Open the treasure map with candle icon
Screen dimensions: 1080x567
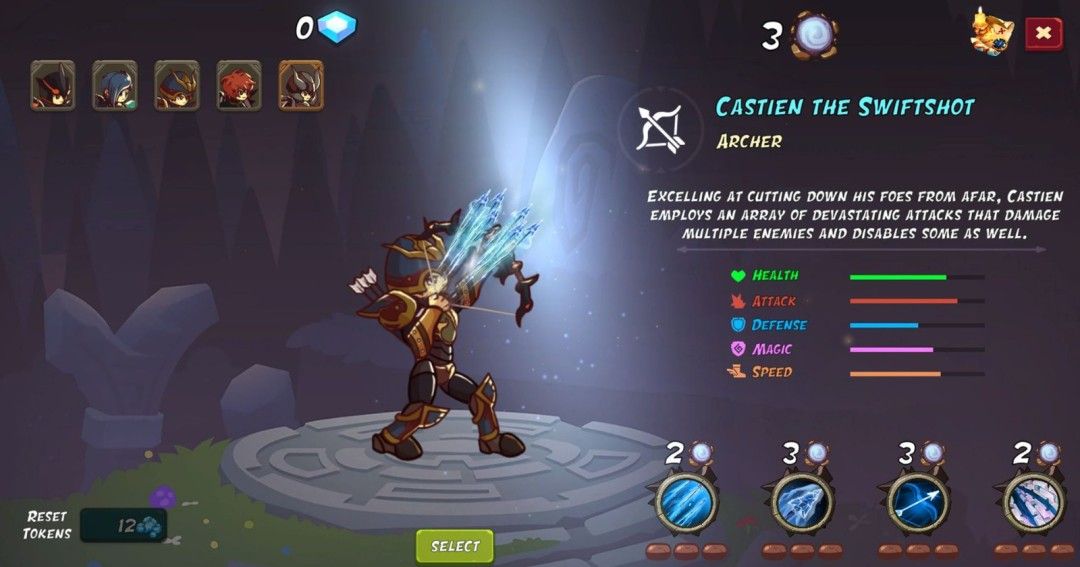991,32
